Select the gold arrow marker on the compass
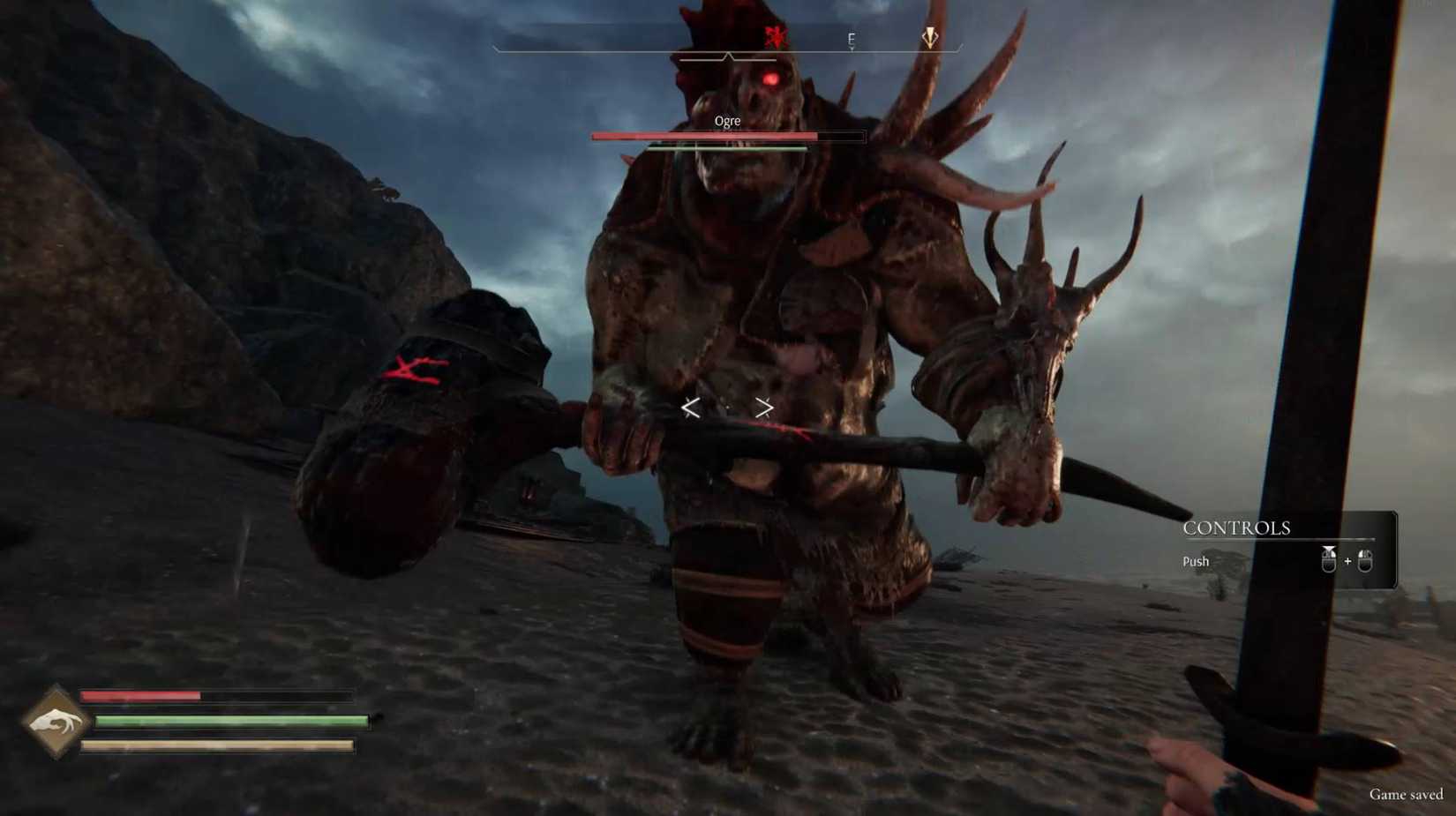1456x816 pixels. click(x=930, y=37)
